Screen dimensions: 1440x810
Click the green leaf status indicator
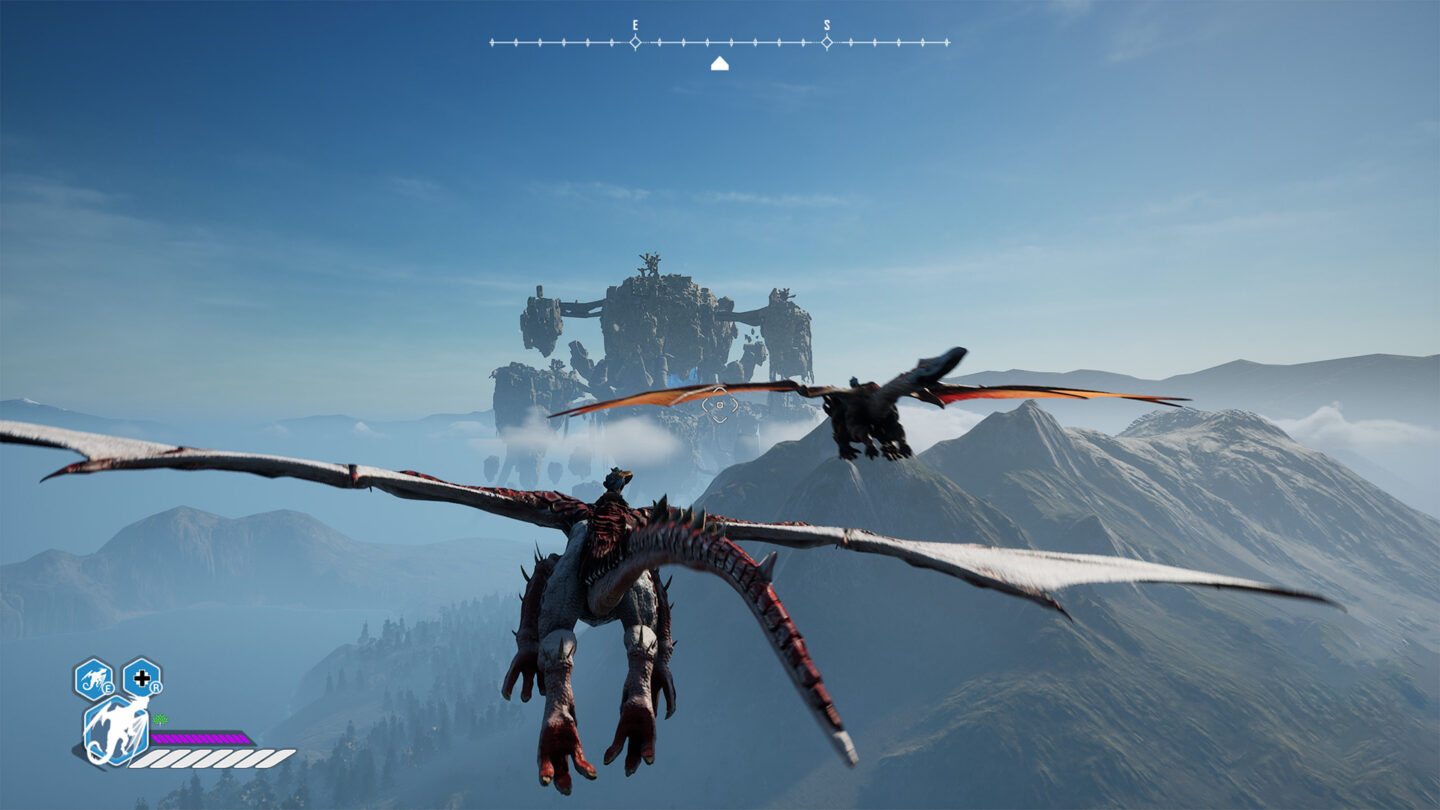(159, 719)
